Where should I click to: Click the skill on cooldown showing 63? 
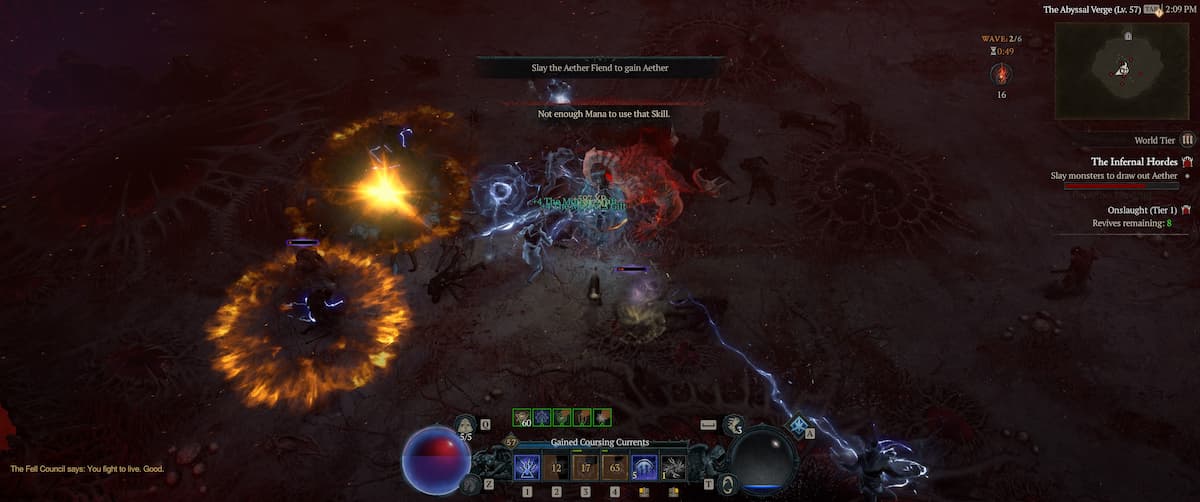(615, 466)
